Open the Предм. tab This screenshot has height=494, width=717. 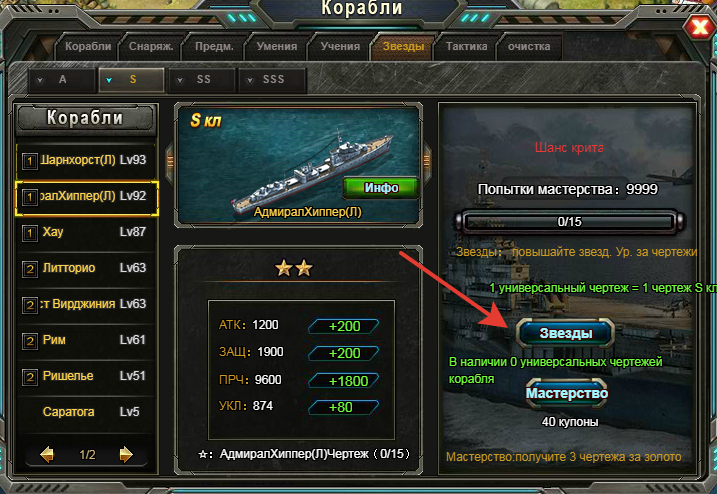[213, 46]
